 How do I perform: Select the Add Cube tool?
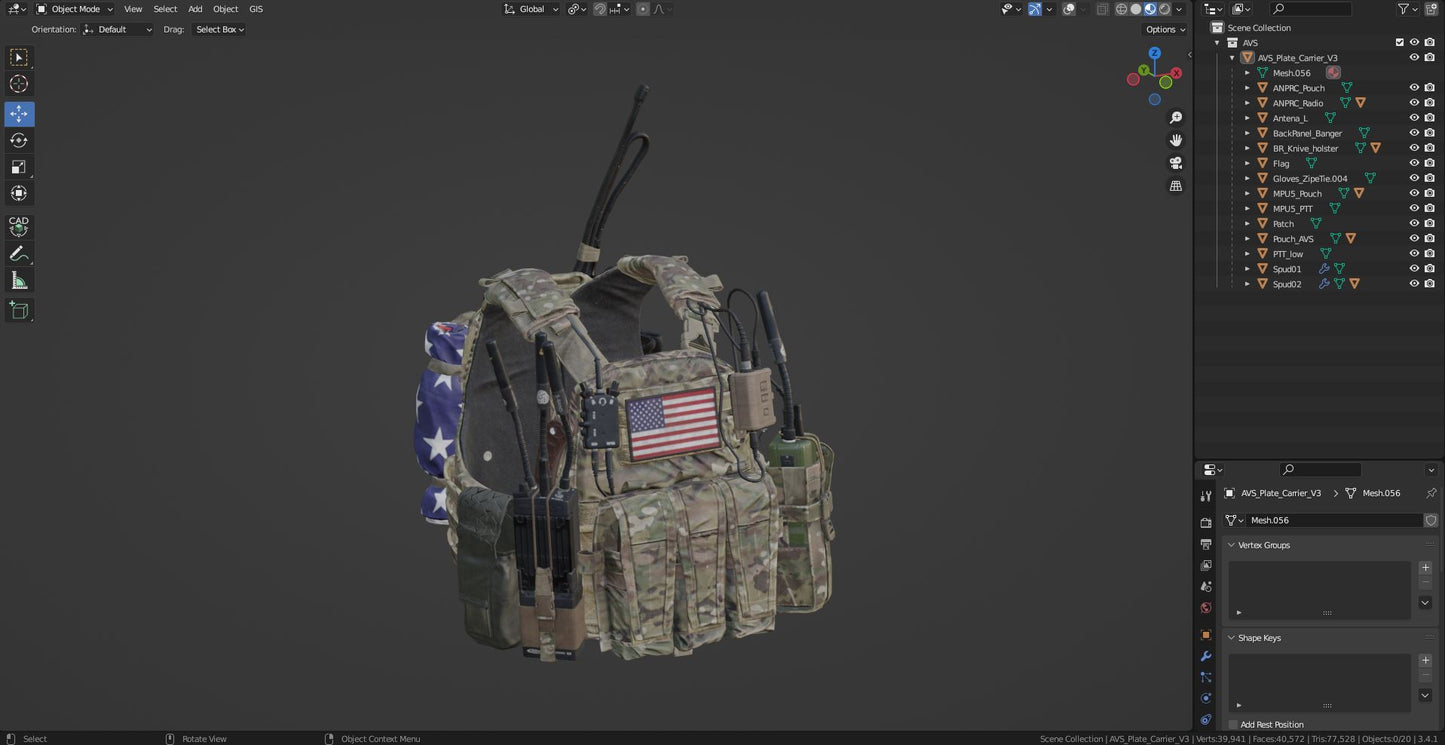(18, 310)
